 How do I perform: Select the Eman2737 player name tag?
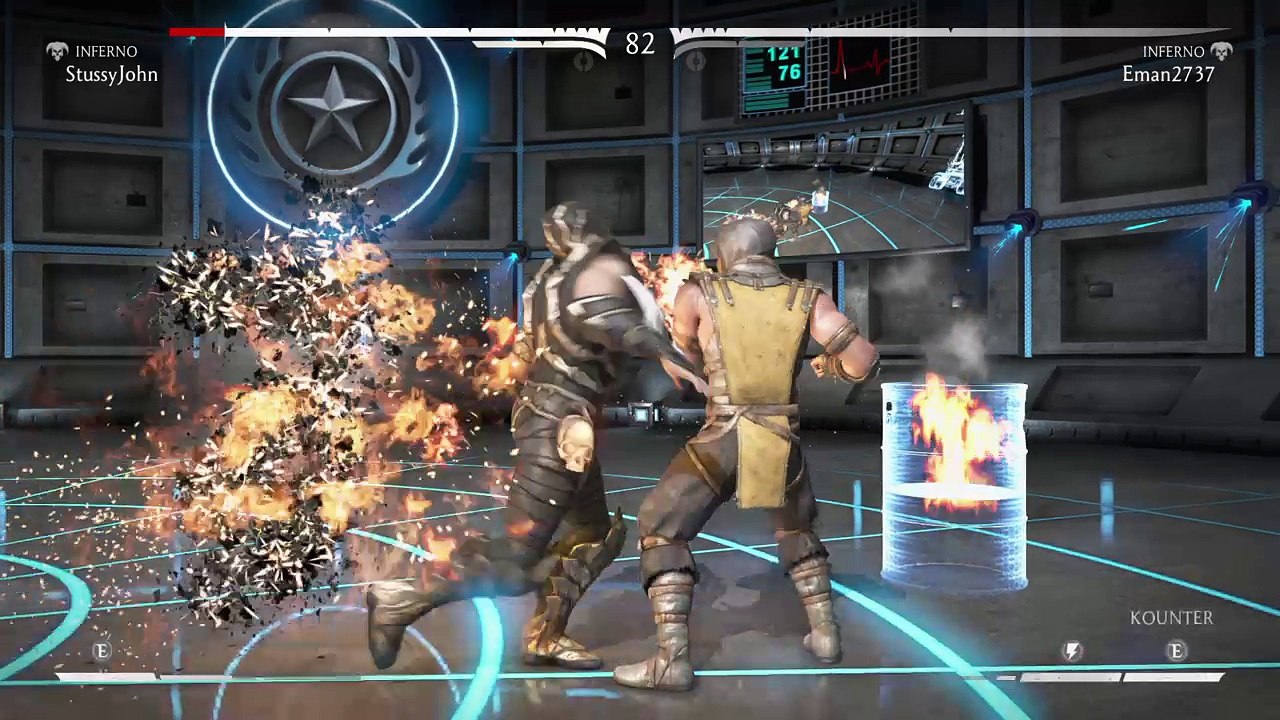coord(1168,74)
